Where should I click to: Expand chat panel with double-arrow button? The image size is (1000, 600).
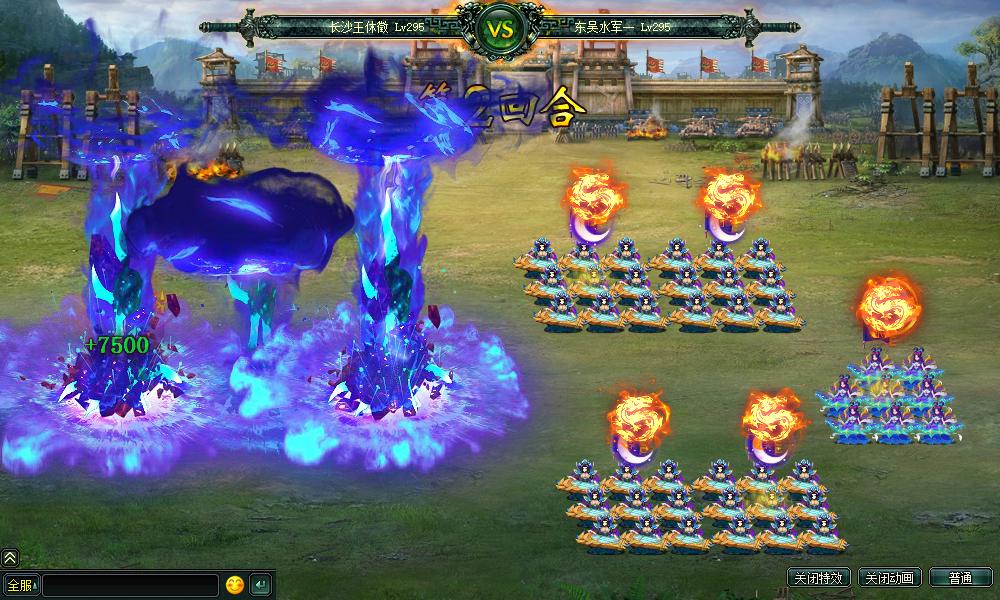(x=9, y=558)
